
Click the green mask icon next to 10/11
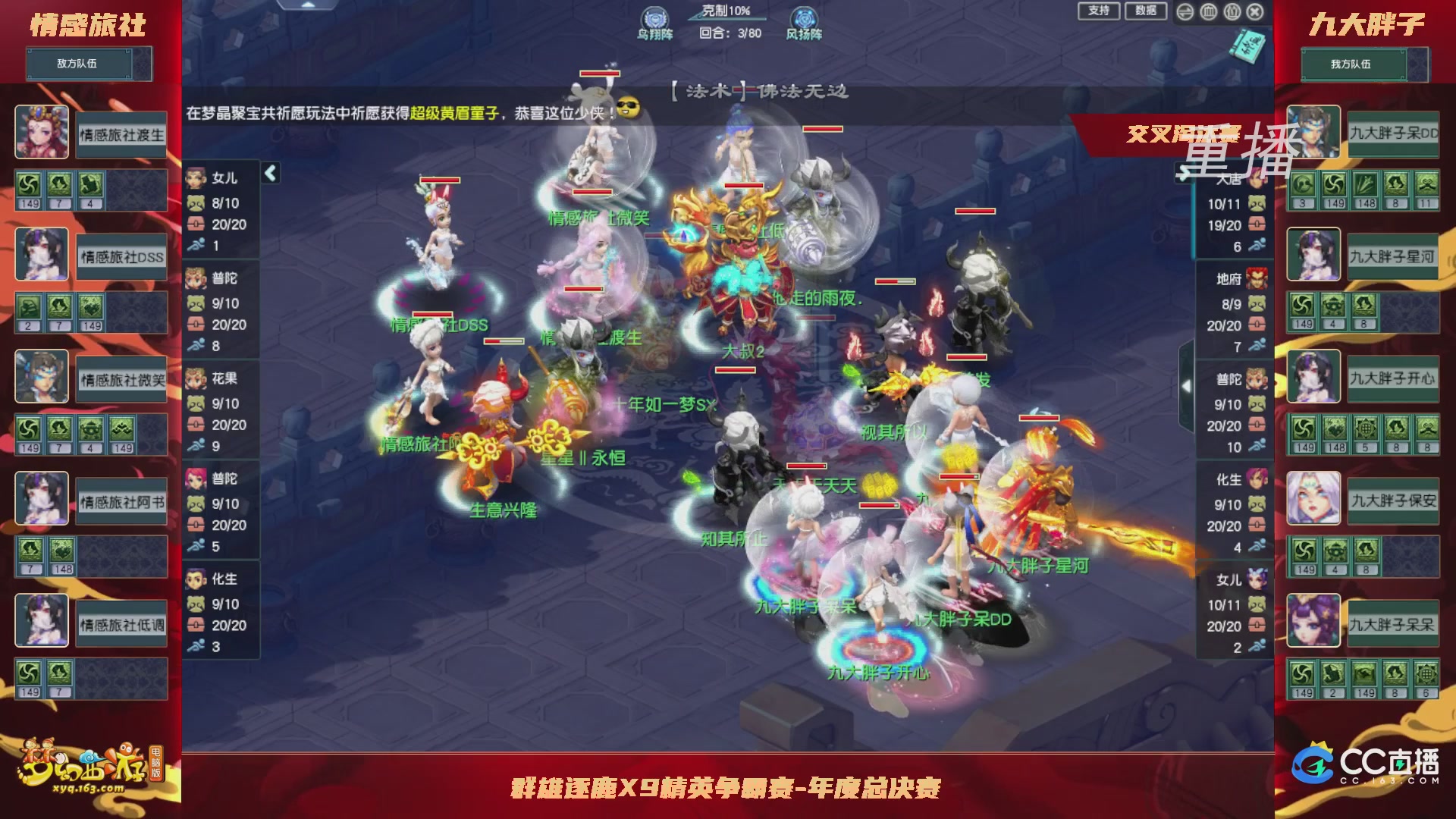(1257, 205)
